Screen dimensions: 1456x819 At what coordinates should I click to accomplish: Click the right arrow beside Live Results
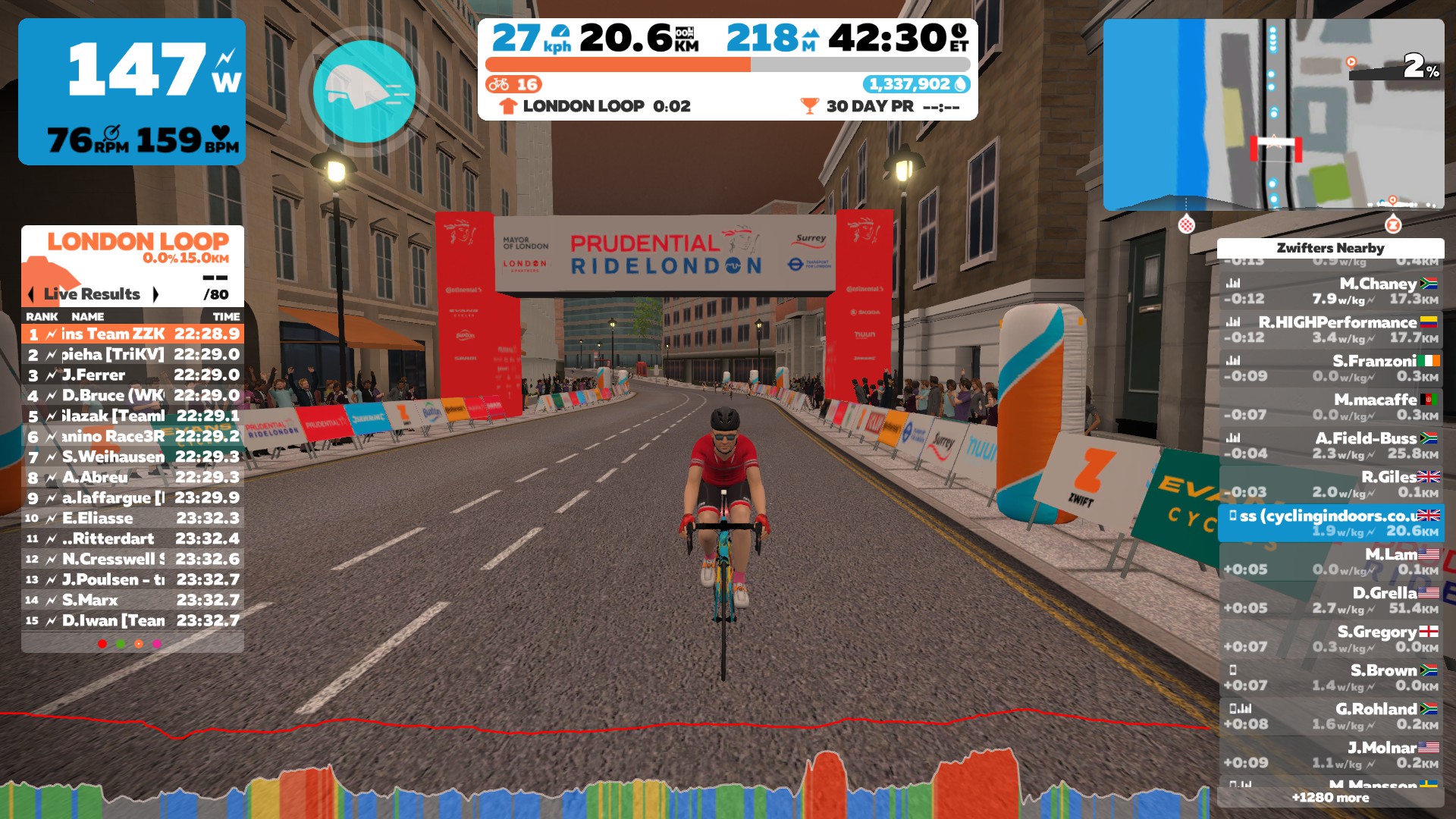(157, 294)
